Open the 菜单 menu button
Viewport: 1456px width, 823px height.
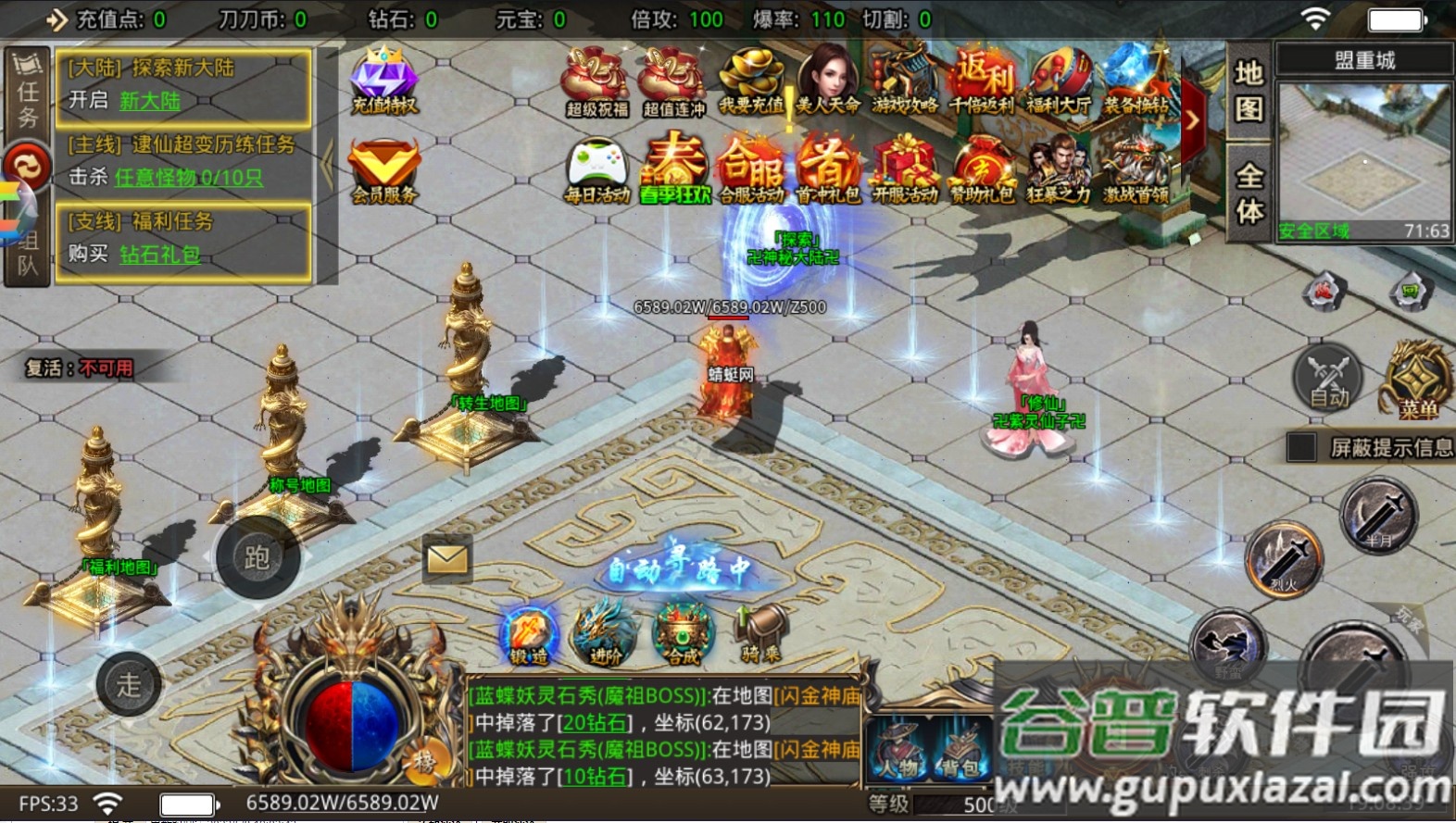click(1417, 380)
